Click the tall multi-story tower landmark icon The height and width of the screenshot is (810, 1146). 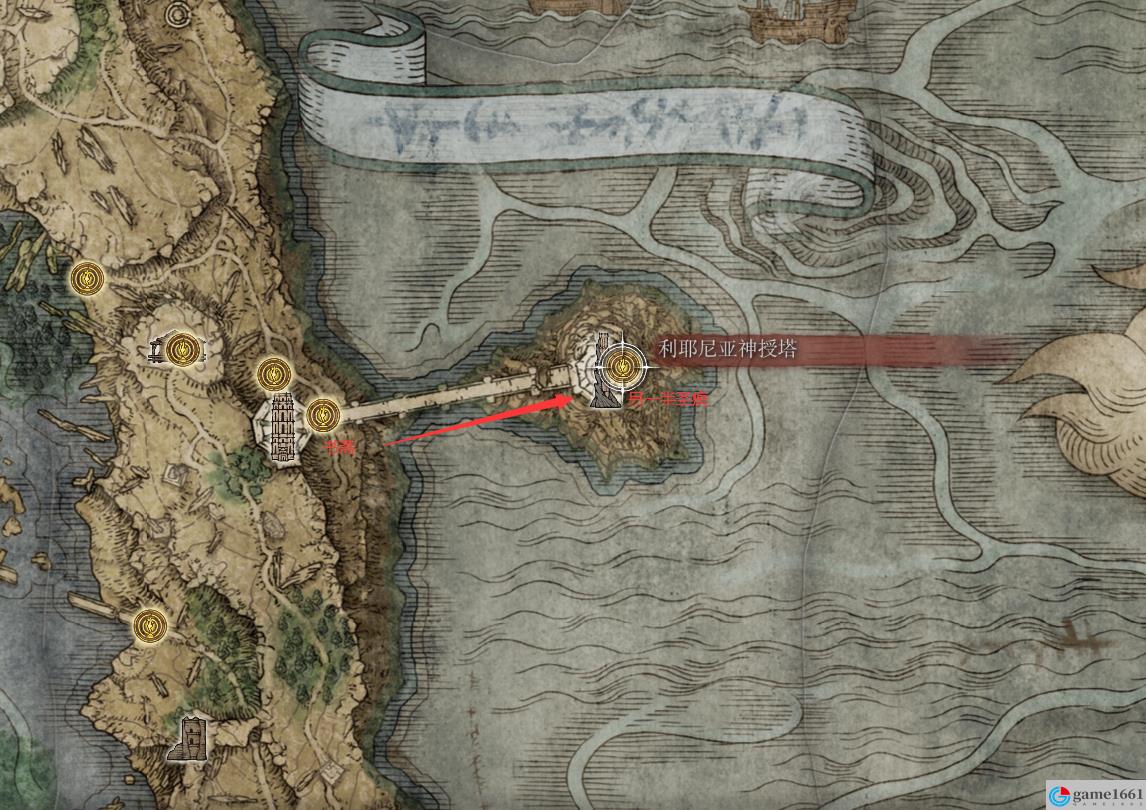281,428
